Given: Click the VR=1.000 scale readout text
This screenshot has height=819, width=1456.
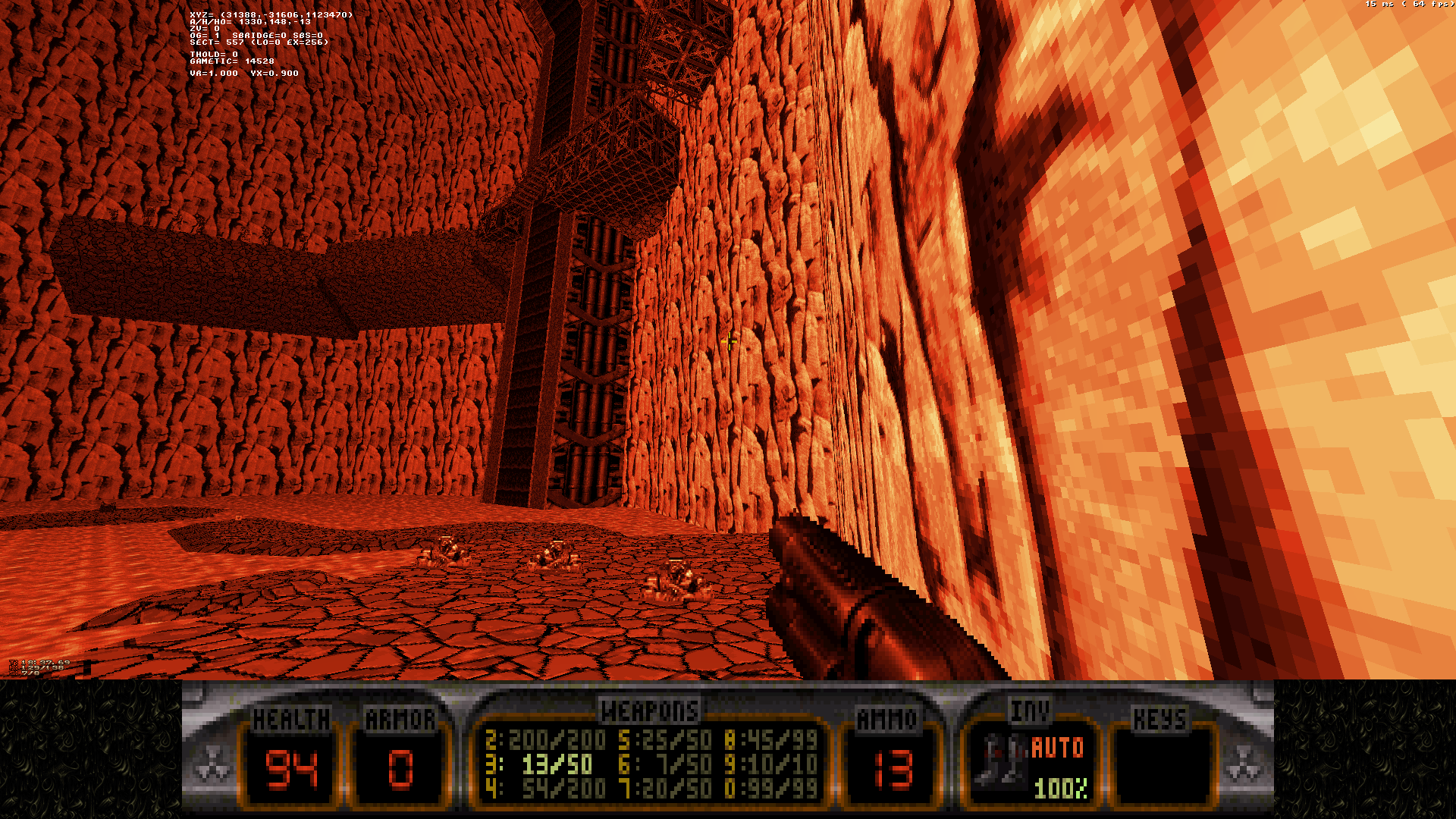Looking at the screenshot, I should 215,73.
